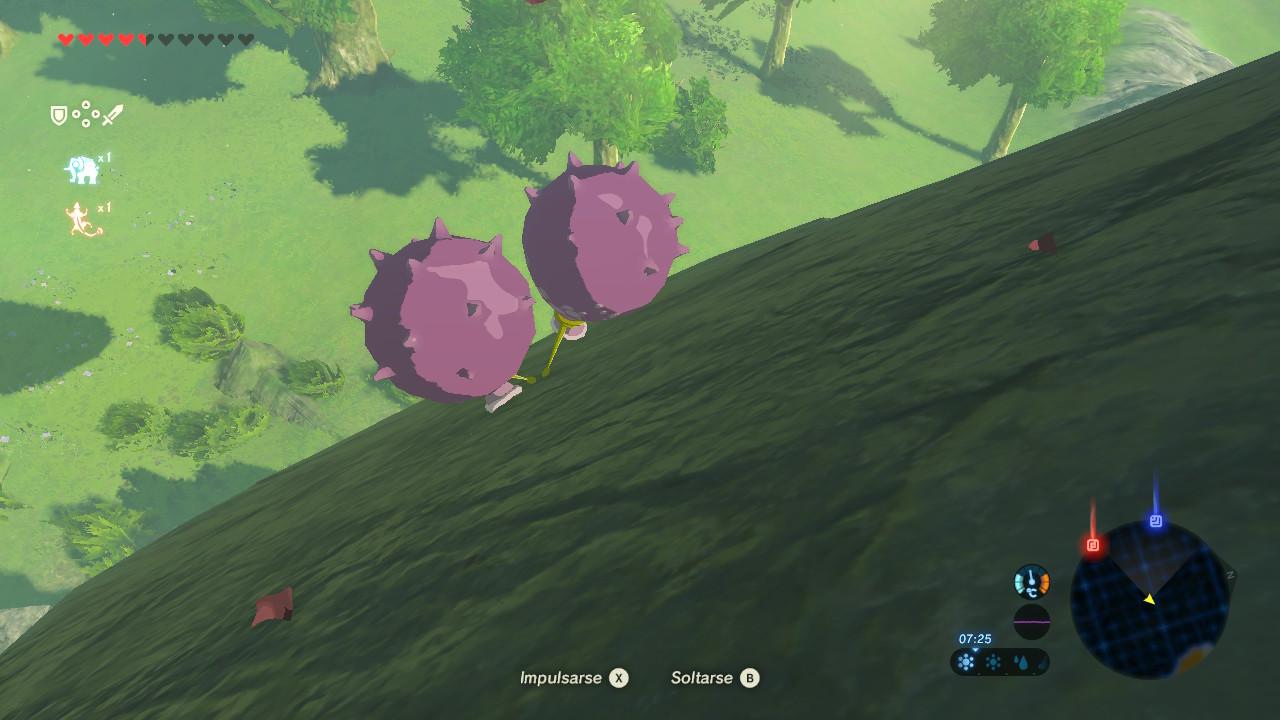
Task: Open the weather forecast bar
Action: coord(1000,661)
